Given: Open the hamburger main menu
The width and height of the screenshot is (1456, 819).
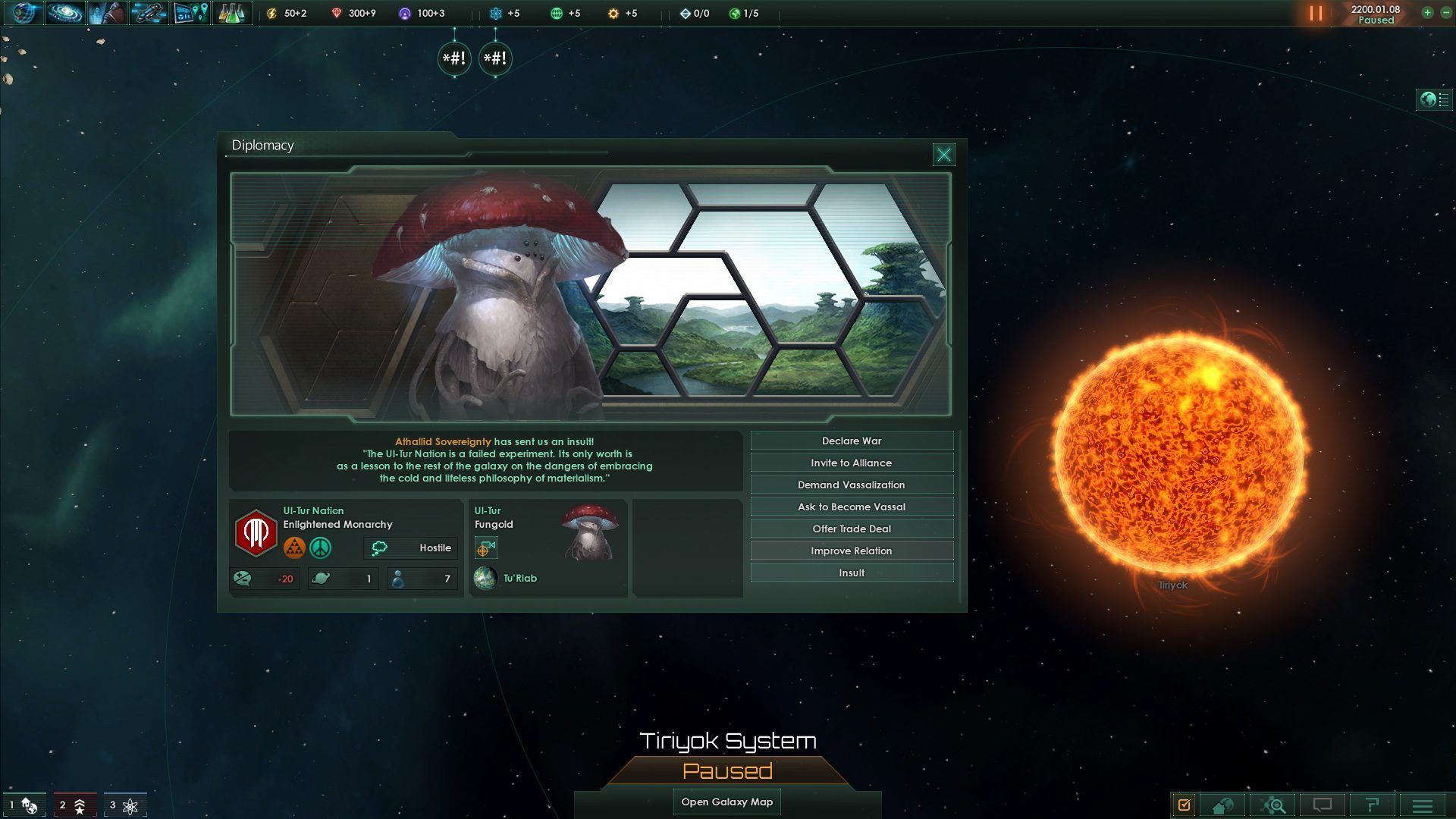Looking at the screenshot, I should [x=1422, y=805].
